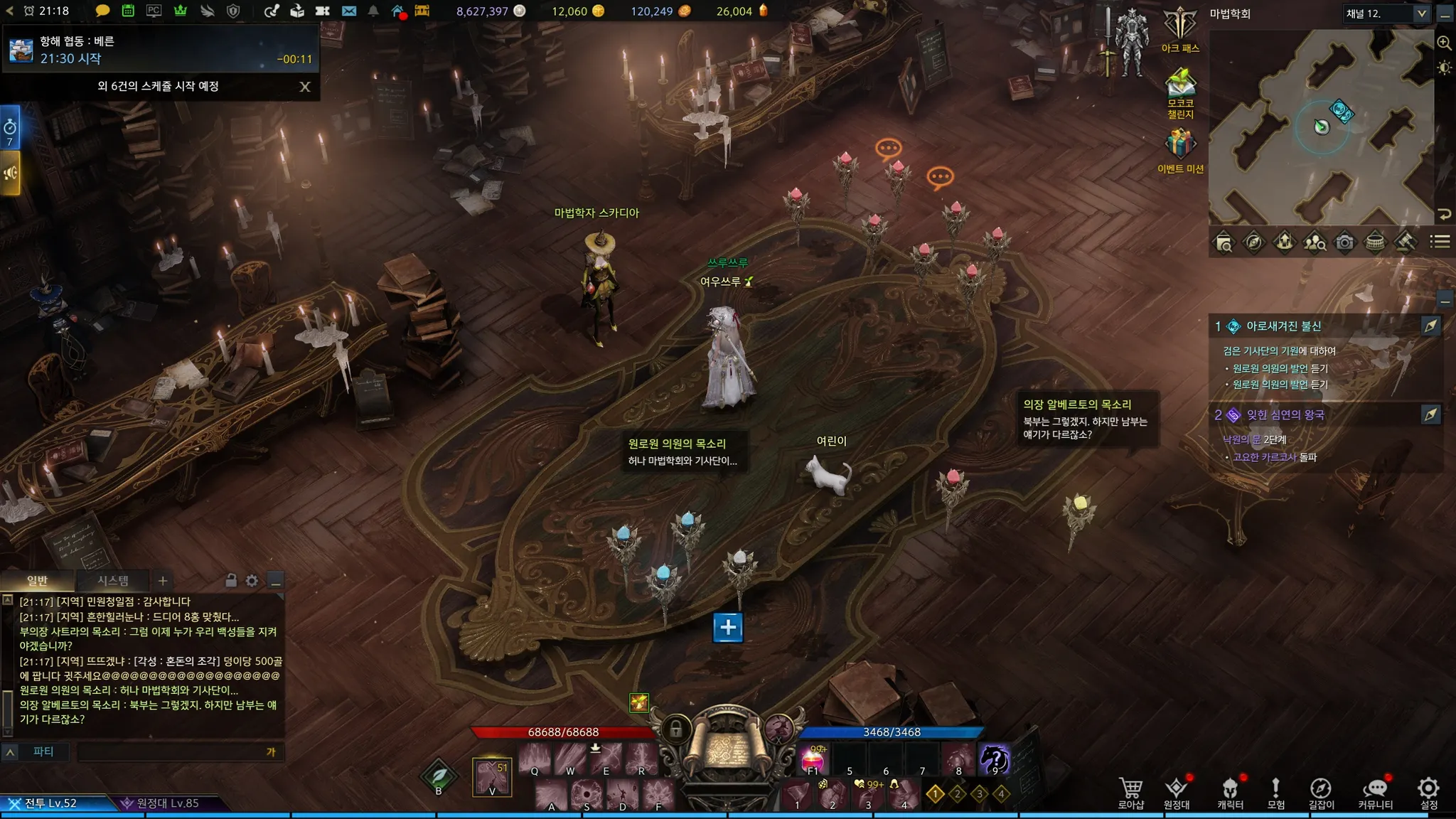
Task: Switch to the System chat tab
Action: [113, 581]
